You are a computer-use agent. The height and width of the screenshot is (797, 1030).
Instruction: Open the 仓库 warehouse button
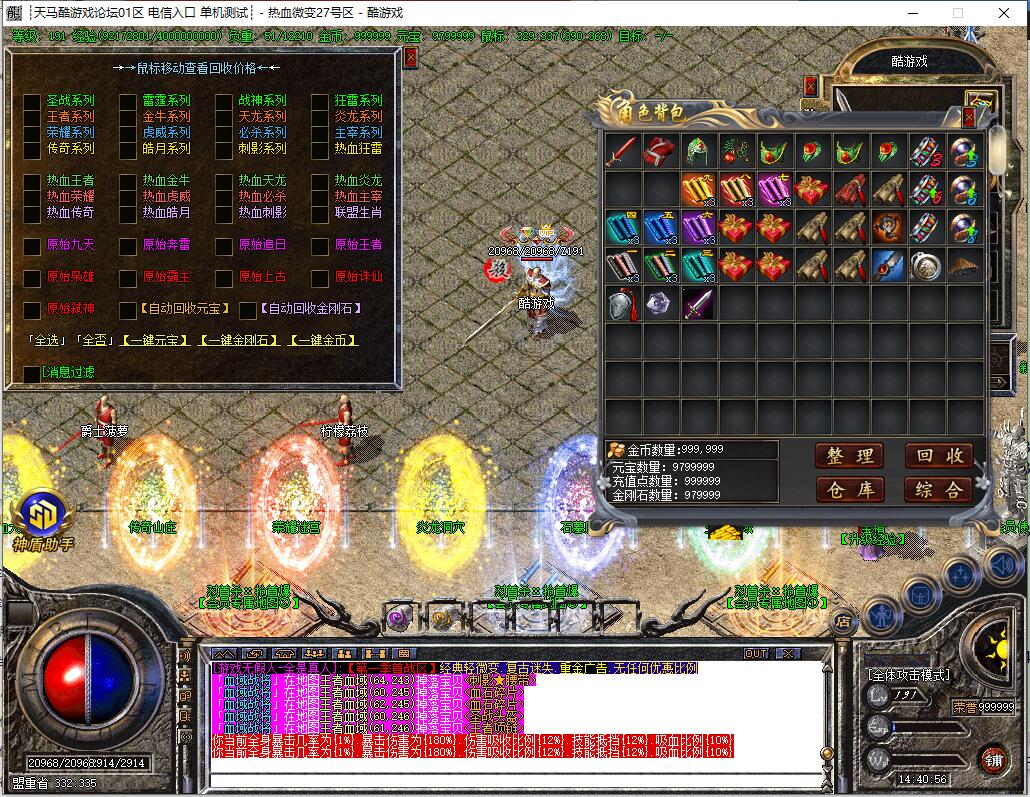(850, 489)
